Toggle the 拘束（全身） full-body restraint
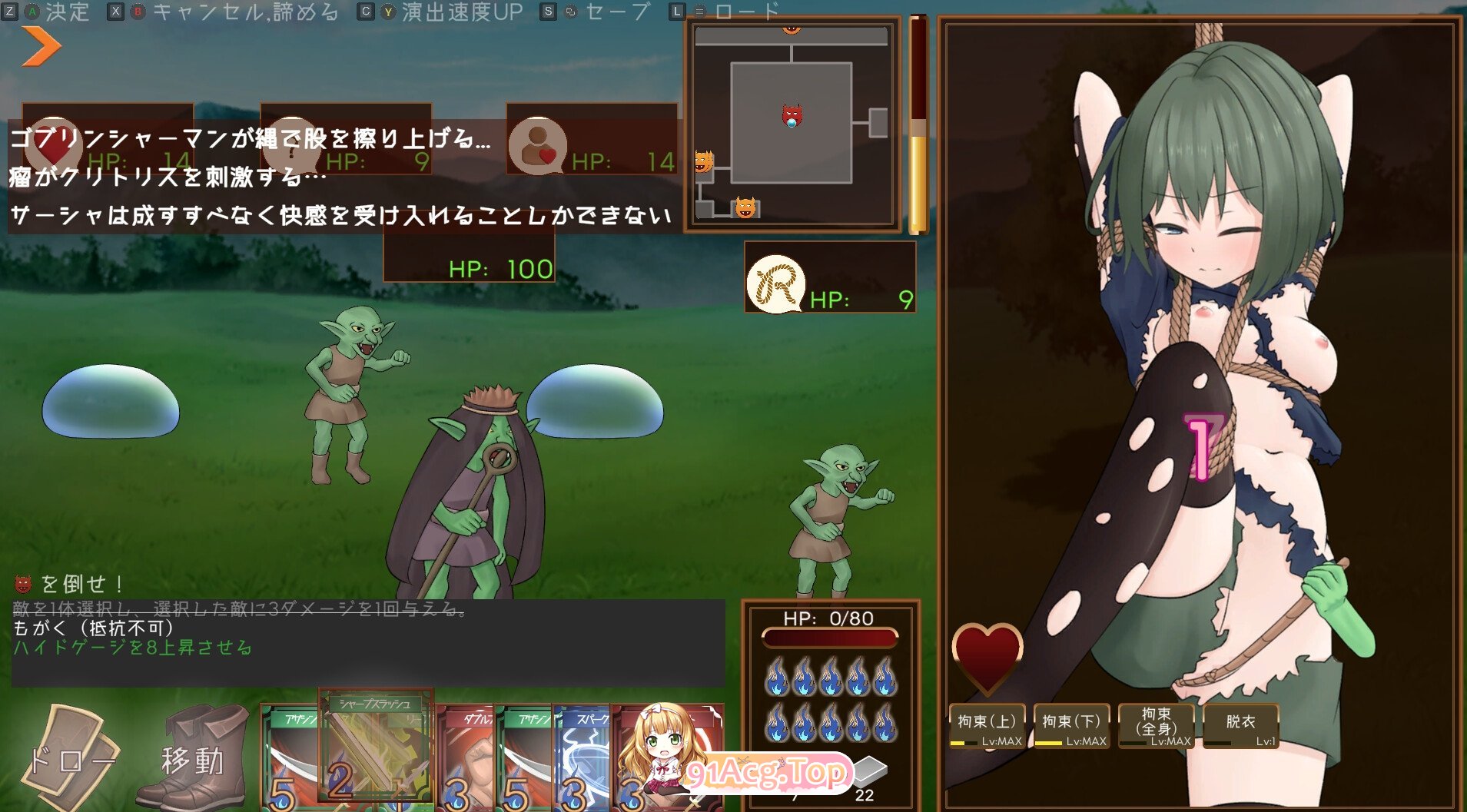Image resolution: width=1467 pixels, height=812 pixels. pyautogui.click(x=1157, y=725)
